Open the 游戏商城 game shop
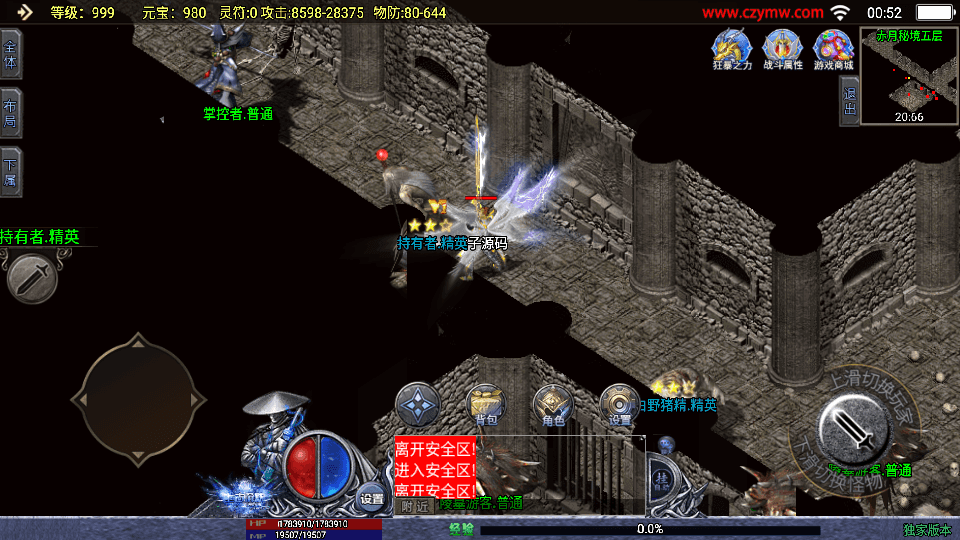960x540 pixels. click(x=833, y=46)
